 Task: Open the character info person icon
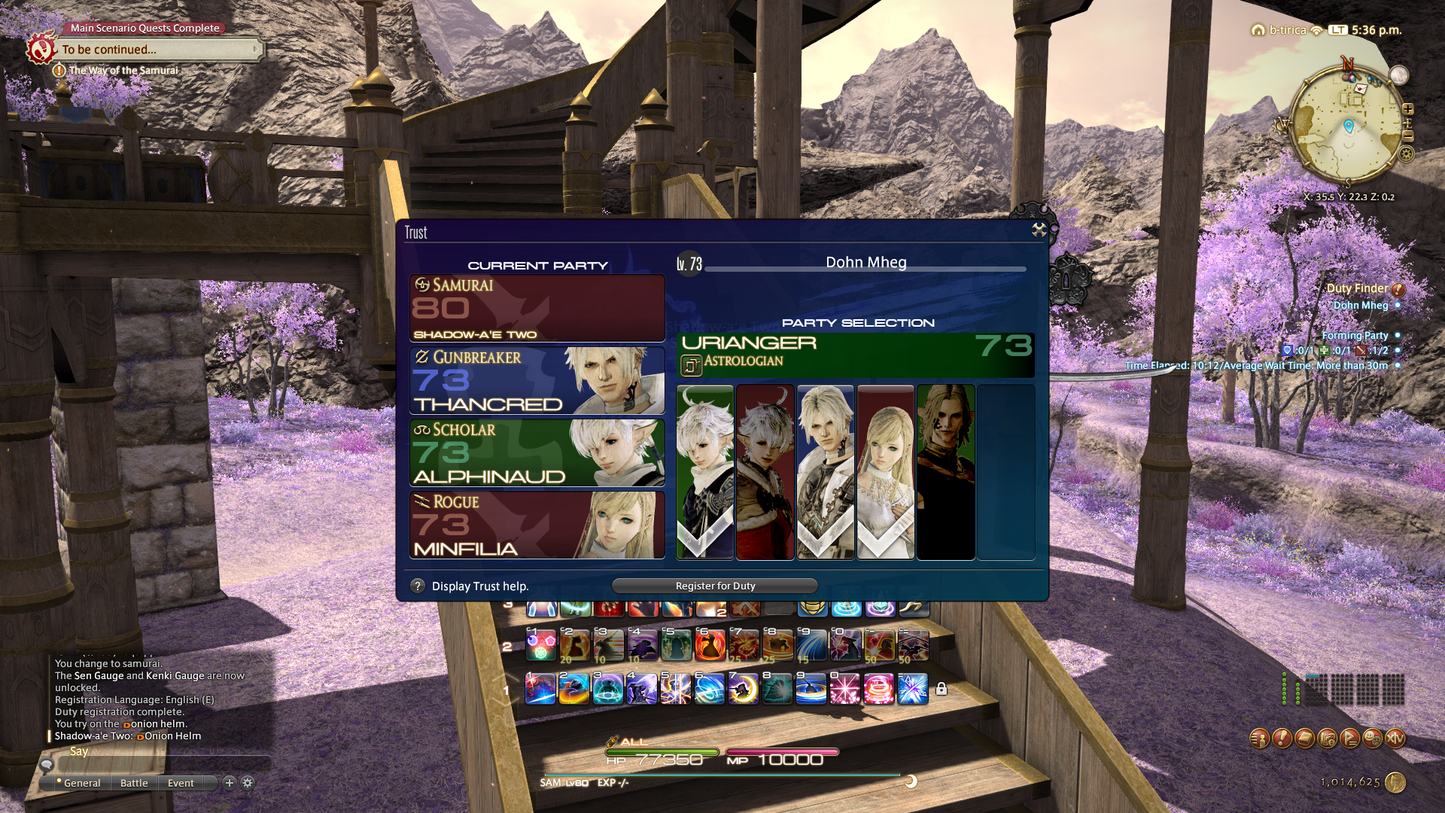click(1258, 738)
